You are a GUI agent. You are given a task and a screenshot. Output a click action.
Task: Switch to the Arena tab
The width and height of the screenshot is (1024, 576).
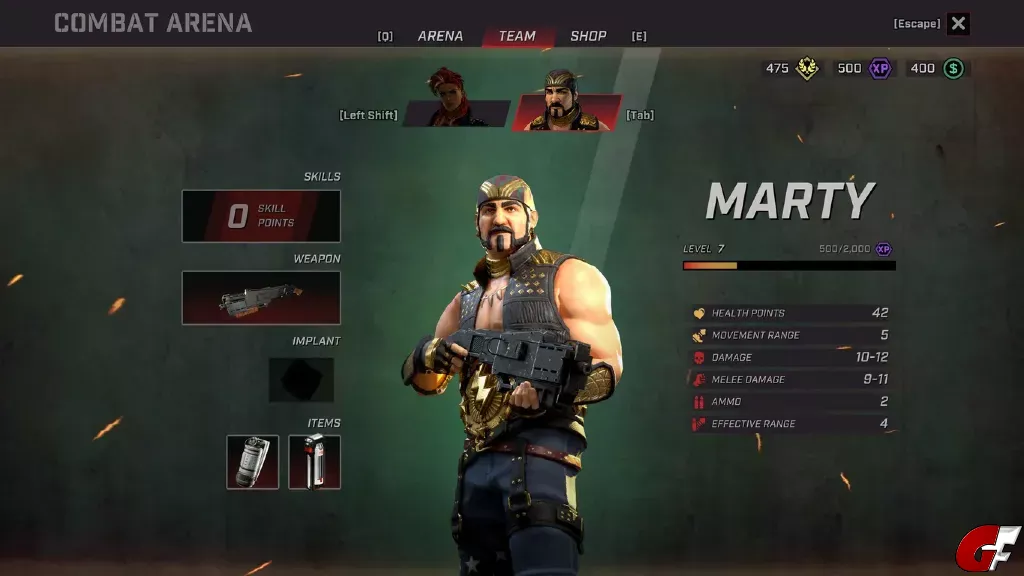[440, 36]
